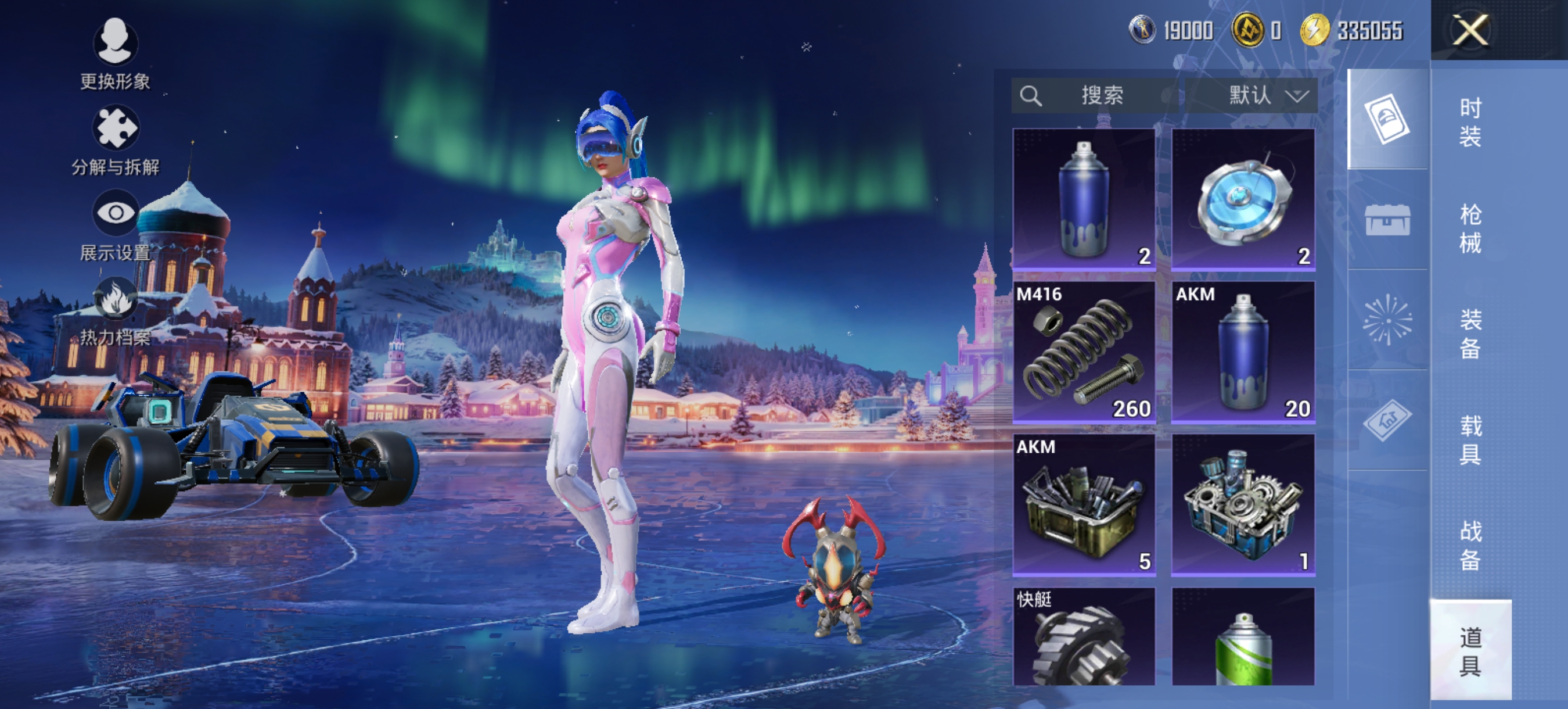Select the blue disc badge item
This screenshot has width=1568, height=709.
(x=1243, y=199)
